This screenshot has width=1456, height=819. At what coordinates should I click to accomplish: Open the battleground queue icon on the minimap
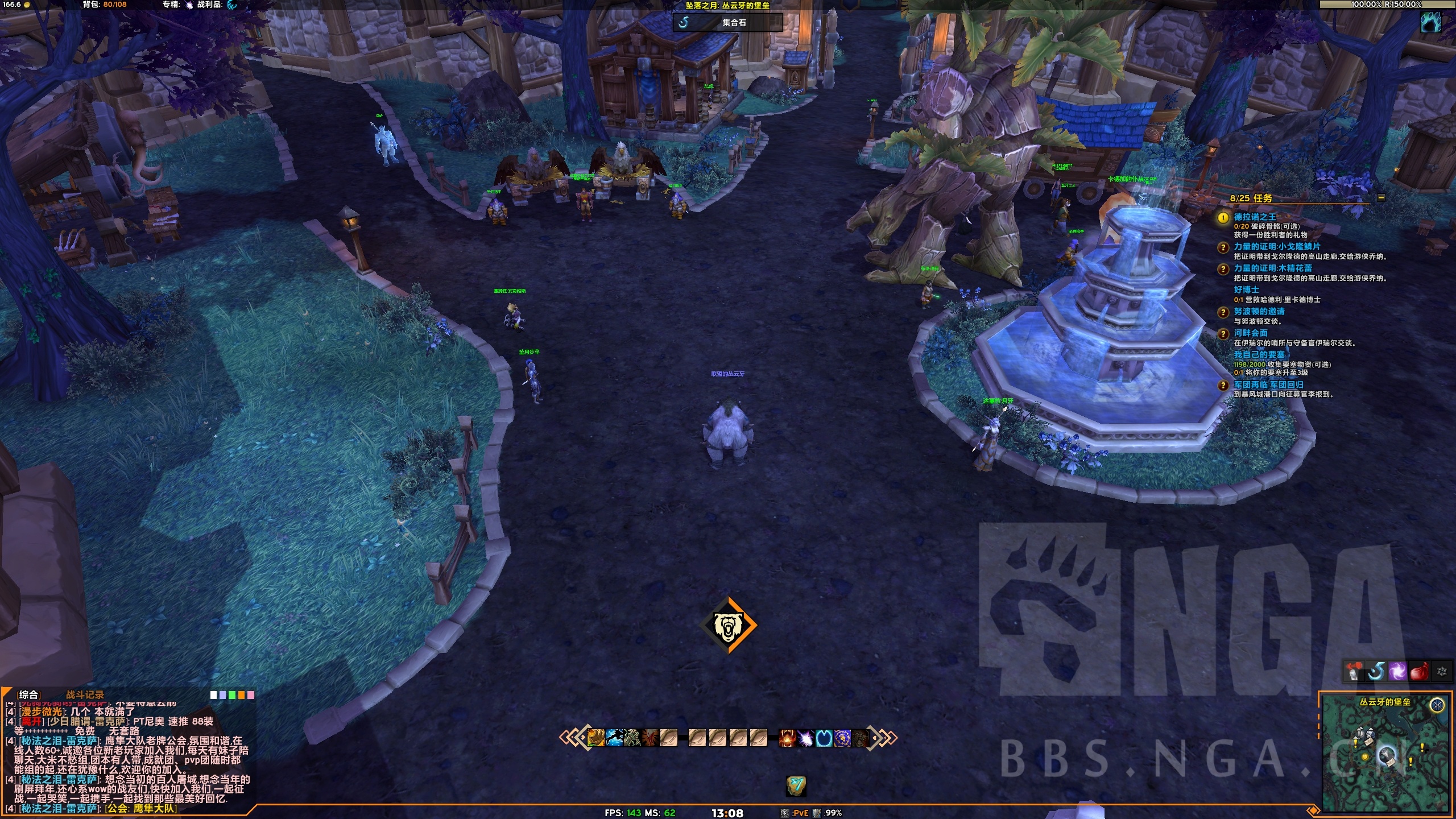1437,704
